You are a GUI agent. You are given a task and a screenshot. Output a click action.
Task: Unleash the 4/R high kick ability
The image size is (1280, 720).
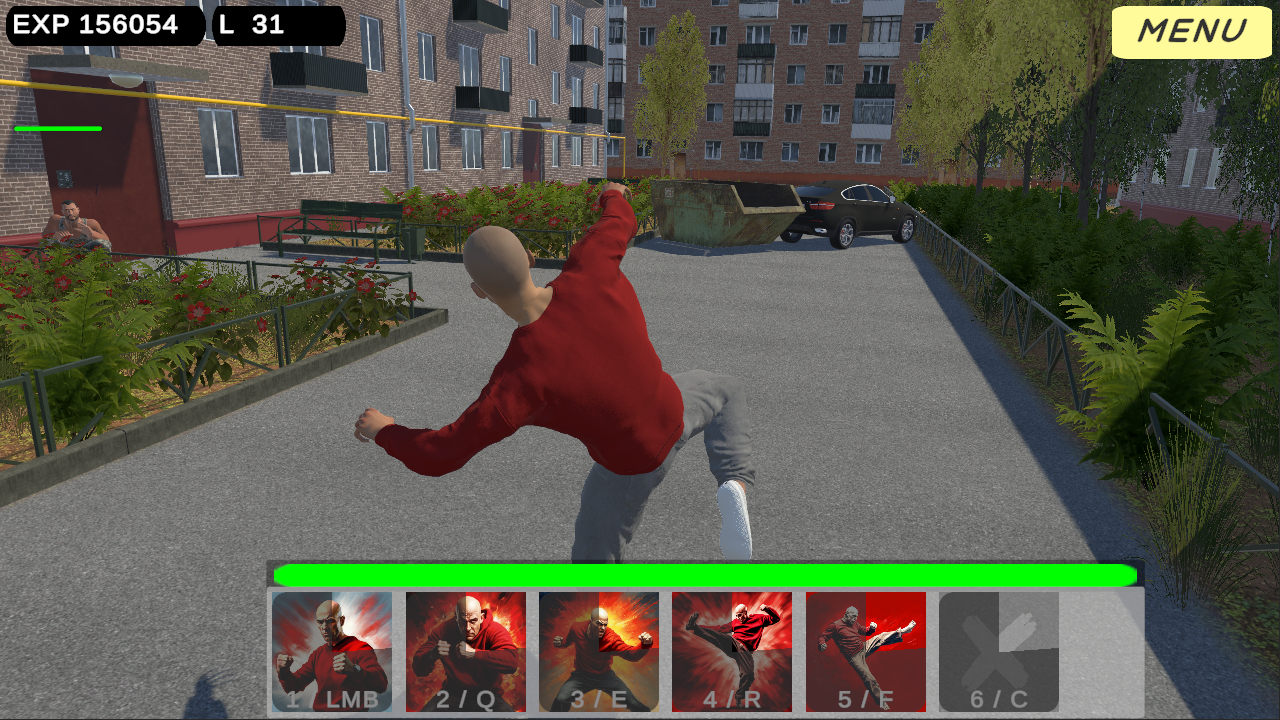pyautogui.click(x=731, y=650)
